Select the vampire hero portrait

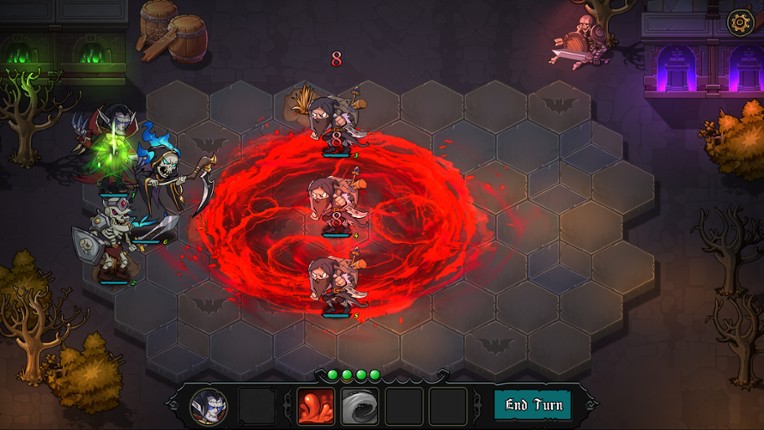pyautogui.click(x=209, y=406)
